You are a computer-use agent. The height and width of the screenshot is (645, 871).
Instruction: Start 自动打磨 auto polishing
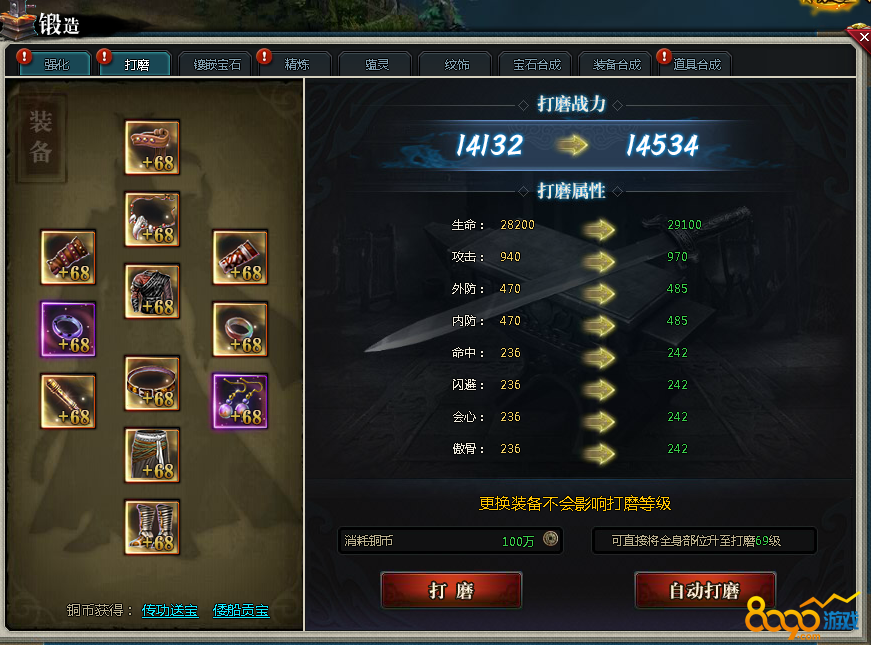click(705, 590)
